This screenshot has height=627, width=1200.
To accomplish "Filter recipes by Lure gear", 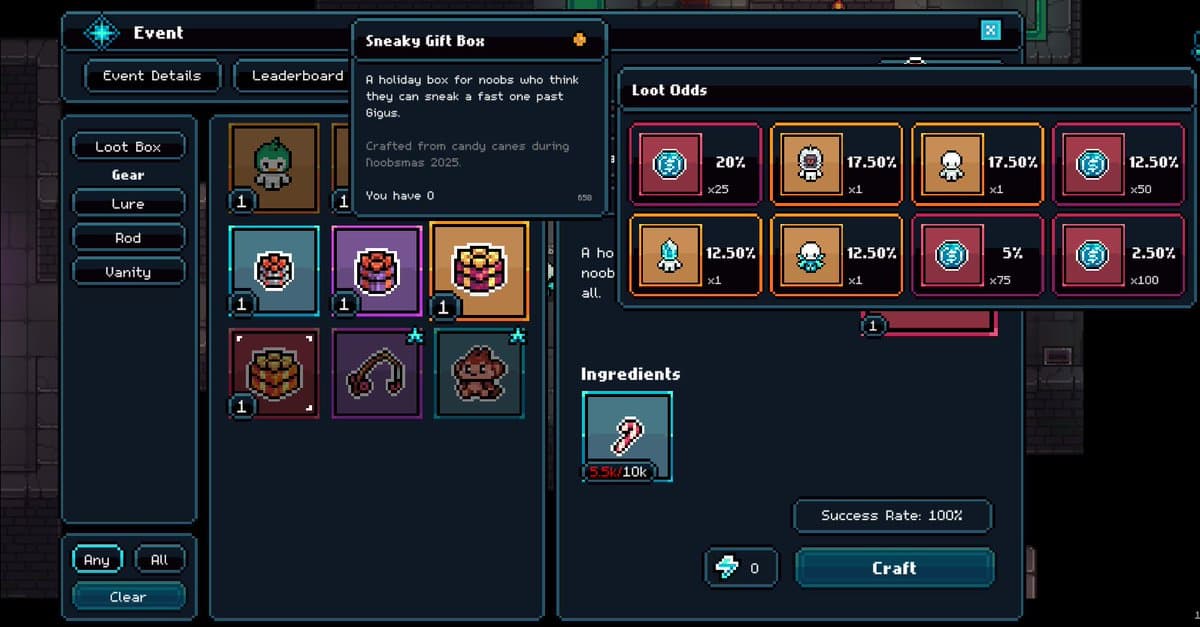I will click(x=128, y=204).
